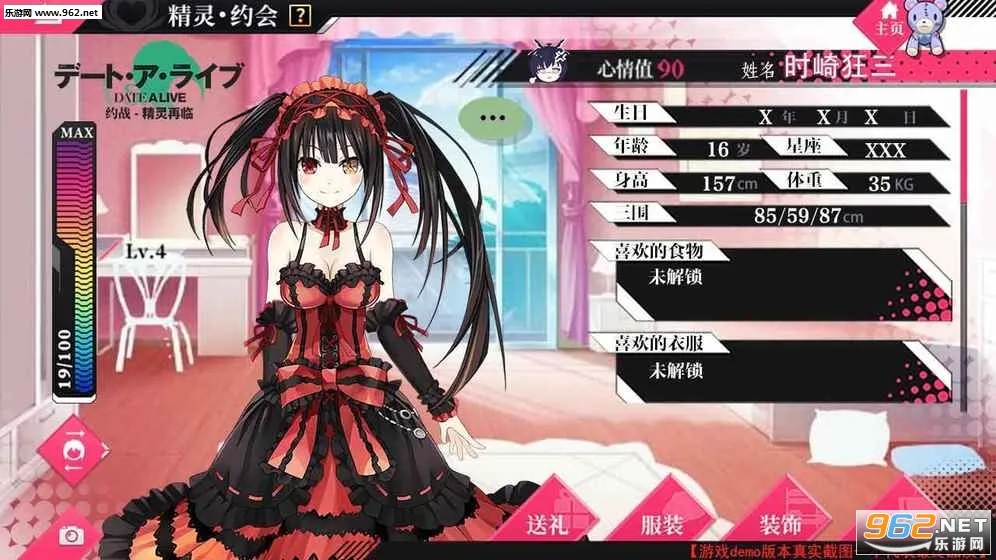The height and width of the screenshot is (560, 996).
Task: Open the 服装 outfit menu
Action: (662, 522)
